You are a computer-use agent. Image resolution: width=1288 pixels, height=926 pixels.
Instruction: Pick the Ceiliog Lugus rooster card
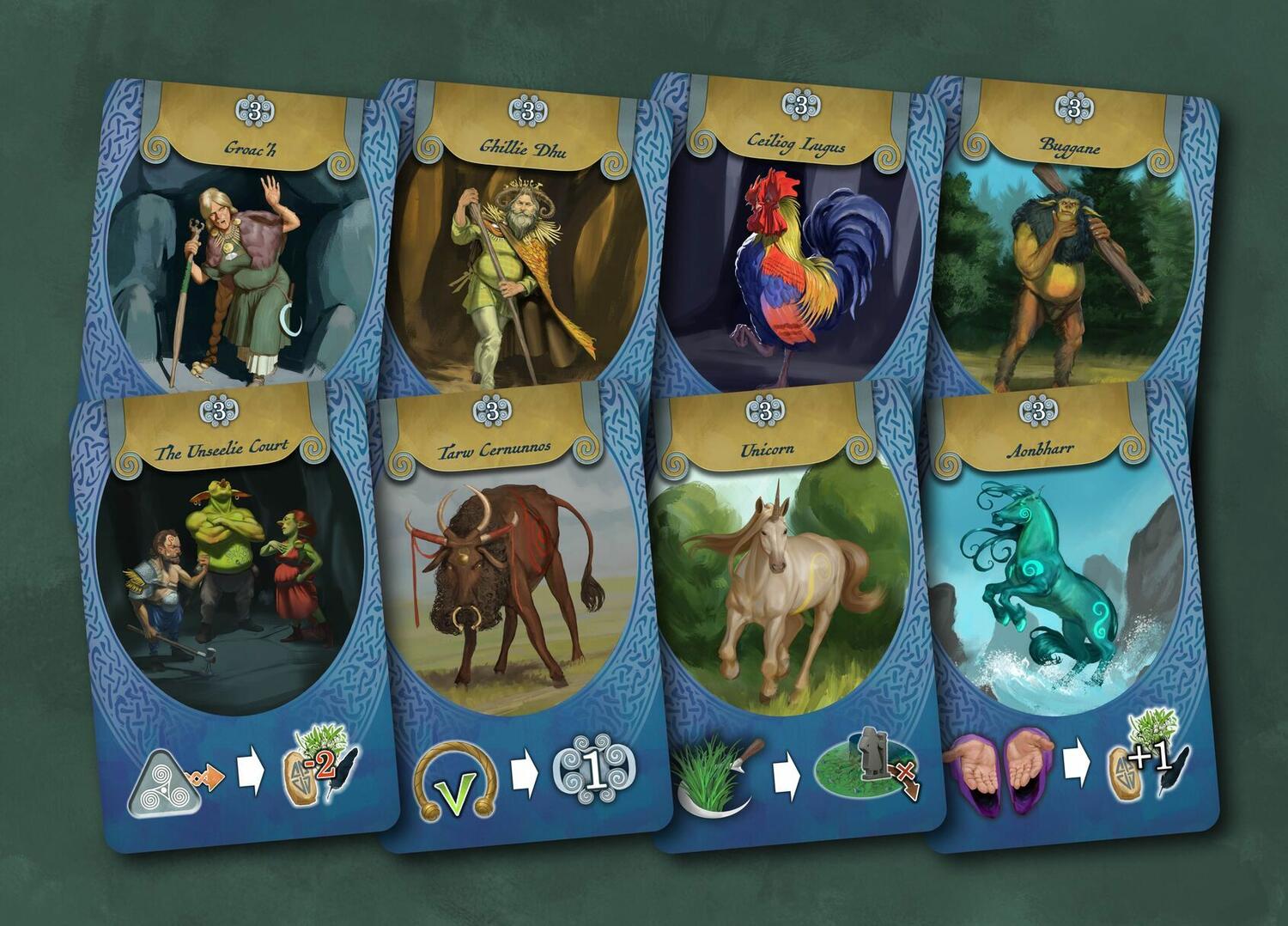[794, 258]
